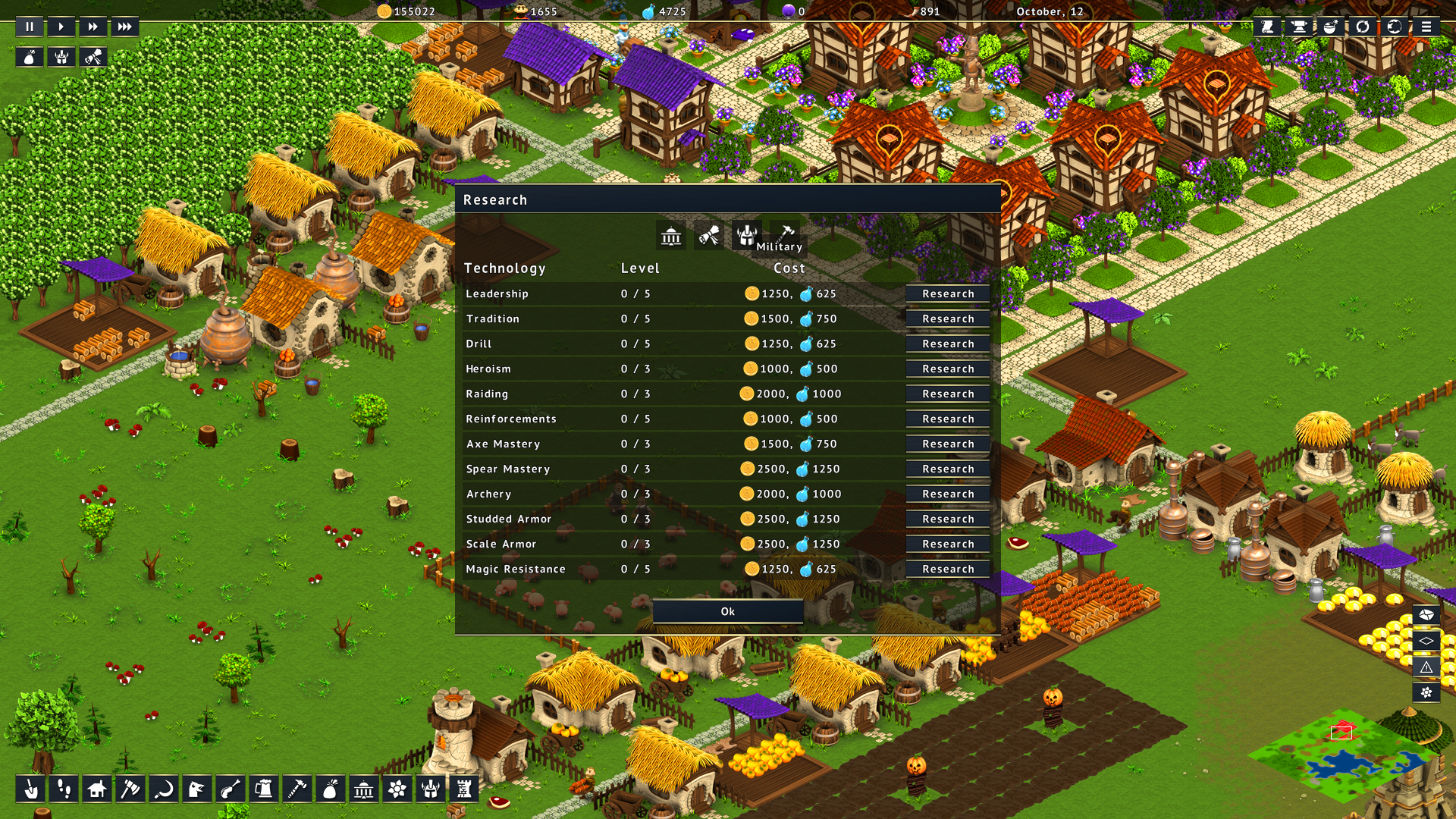
Task: Research the Leadership technology
Action: point(948,293)
